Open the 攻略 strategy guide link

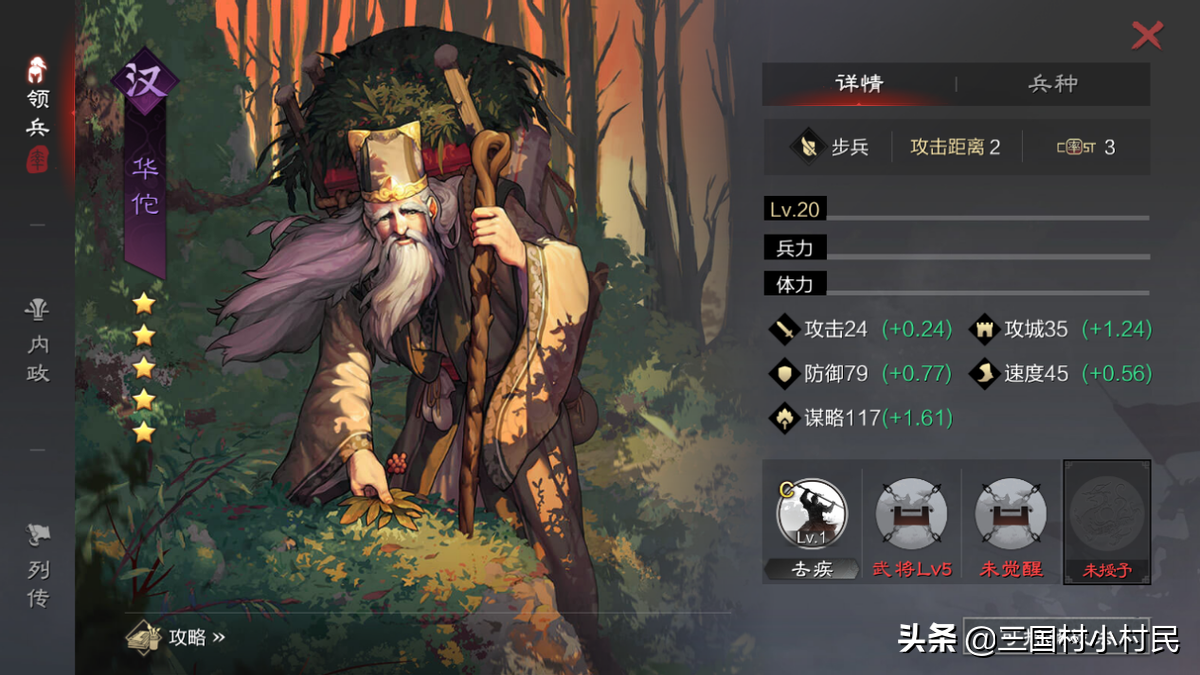[178, 637]
